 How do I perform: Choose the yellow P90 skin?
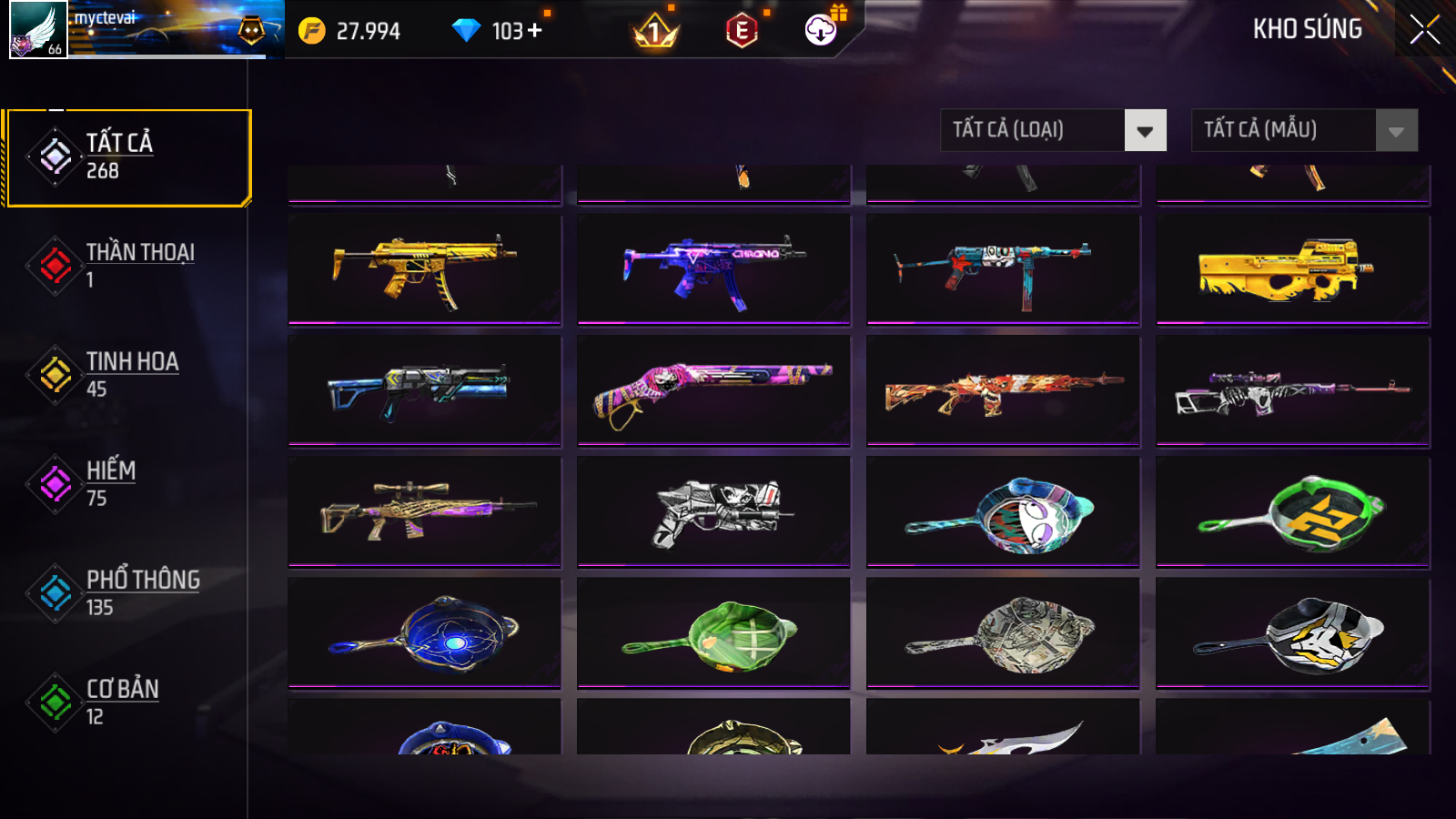[1292, 269]
